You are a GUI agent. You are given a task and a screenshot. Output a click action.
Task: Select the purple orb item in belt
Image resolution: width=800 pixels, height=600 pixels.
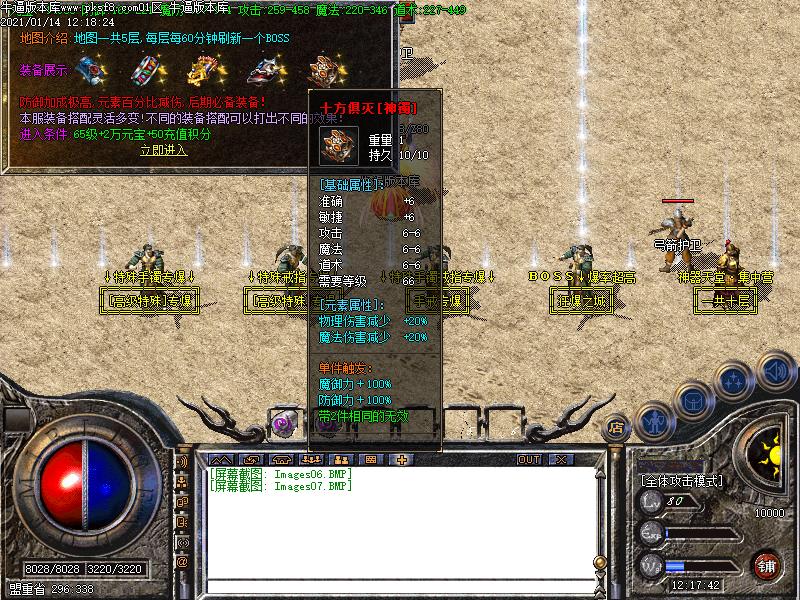coord(282,424)
